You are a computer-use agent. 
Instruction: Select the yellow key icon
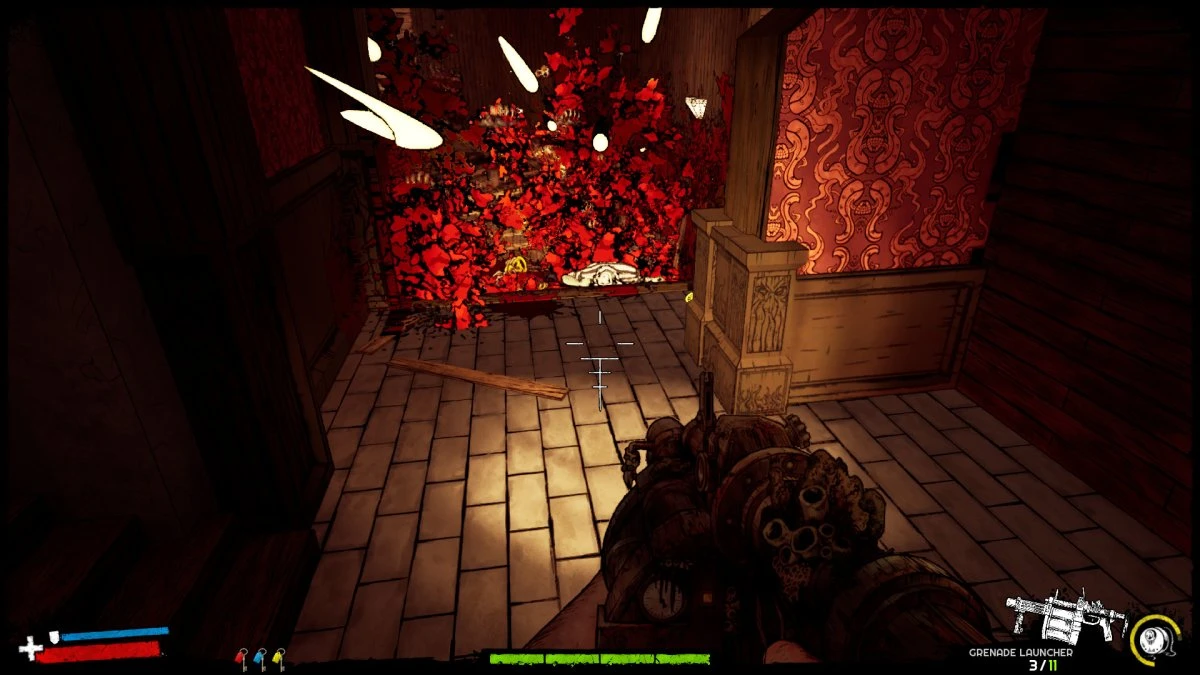coord(278,657)
